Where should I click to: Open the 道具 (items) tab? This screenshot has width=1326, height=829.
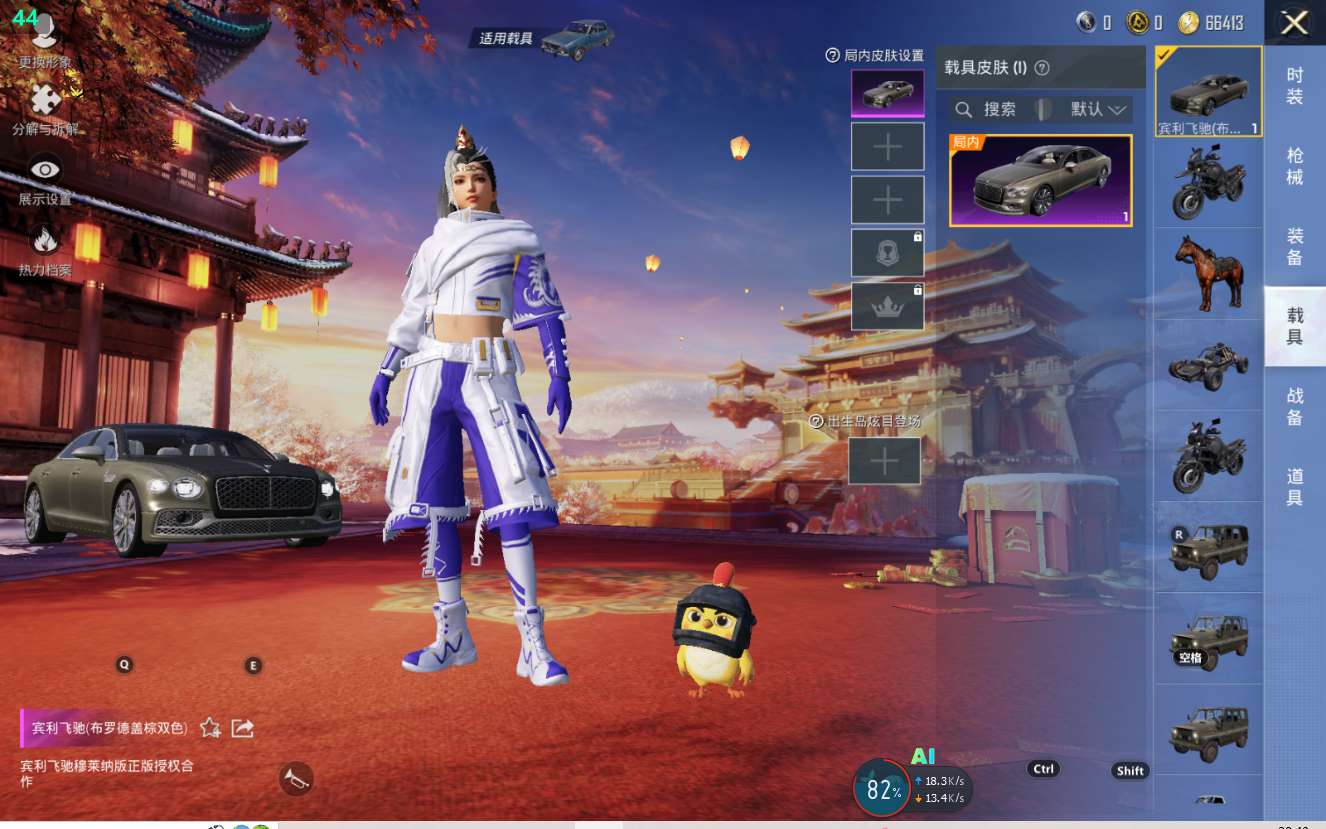pos(1294,487)
